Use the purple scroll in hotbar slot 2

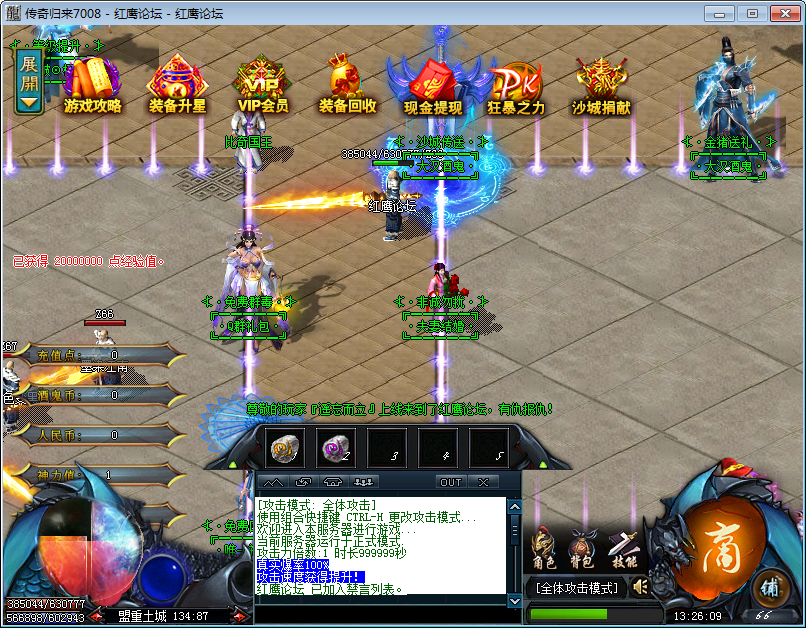[338, 448]
